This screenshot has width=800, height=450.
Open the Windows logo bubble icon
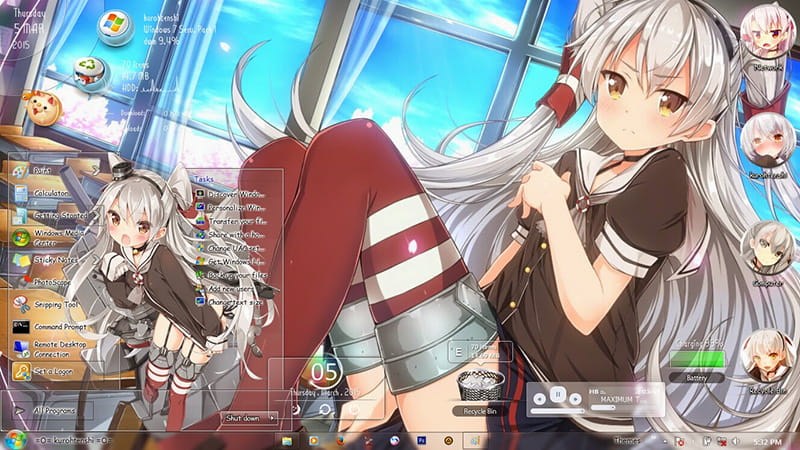(x=114, y=27)
